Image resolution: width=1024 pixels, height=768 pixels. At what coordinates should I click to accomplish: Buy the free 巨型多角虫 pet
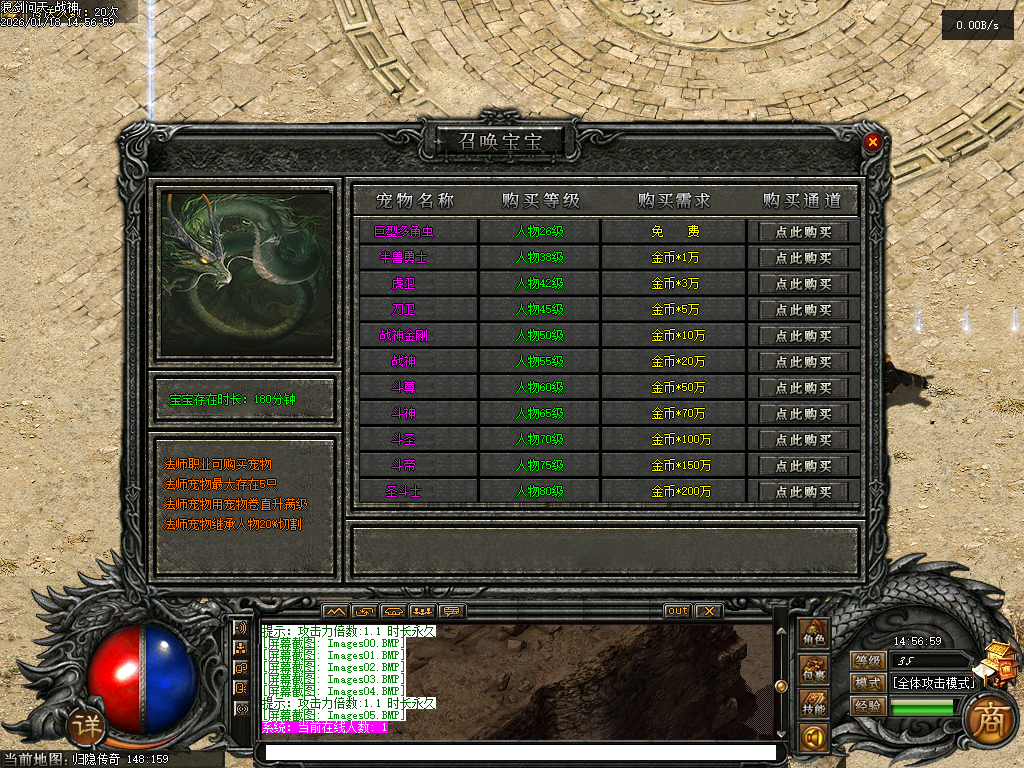coord(803,232)
